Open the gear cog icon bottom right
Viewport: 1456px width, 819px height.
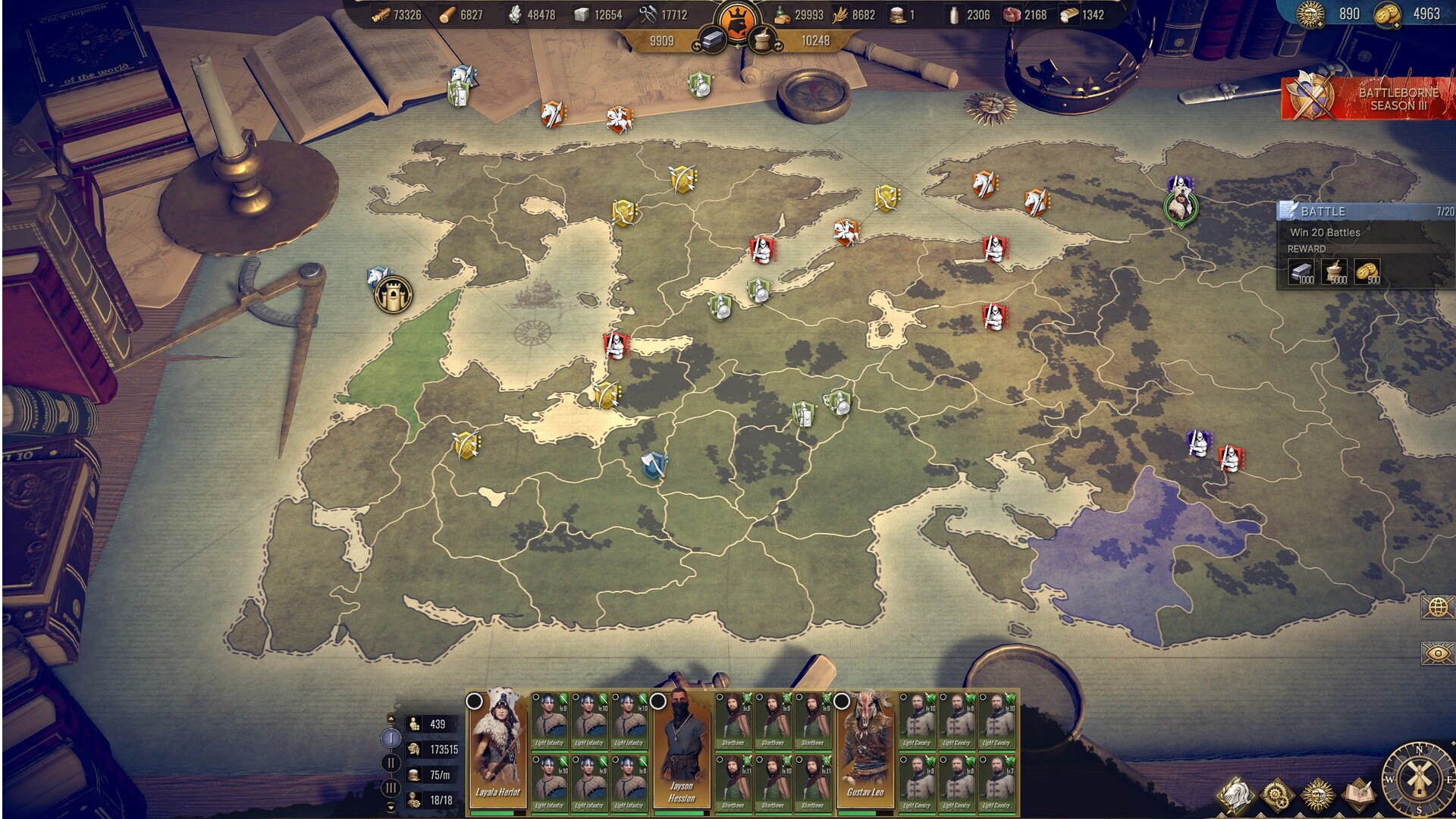[1276, 793]
